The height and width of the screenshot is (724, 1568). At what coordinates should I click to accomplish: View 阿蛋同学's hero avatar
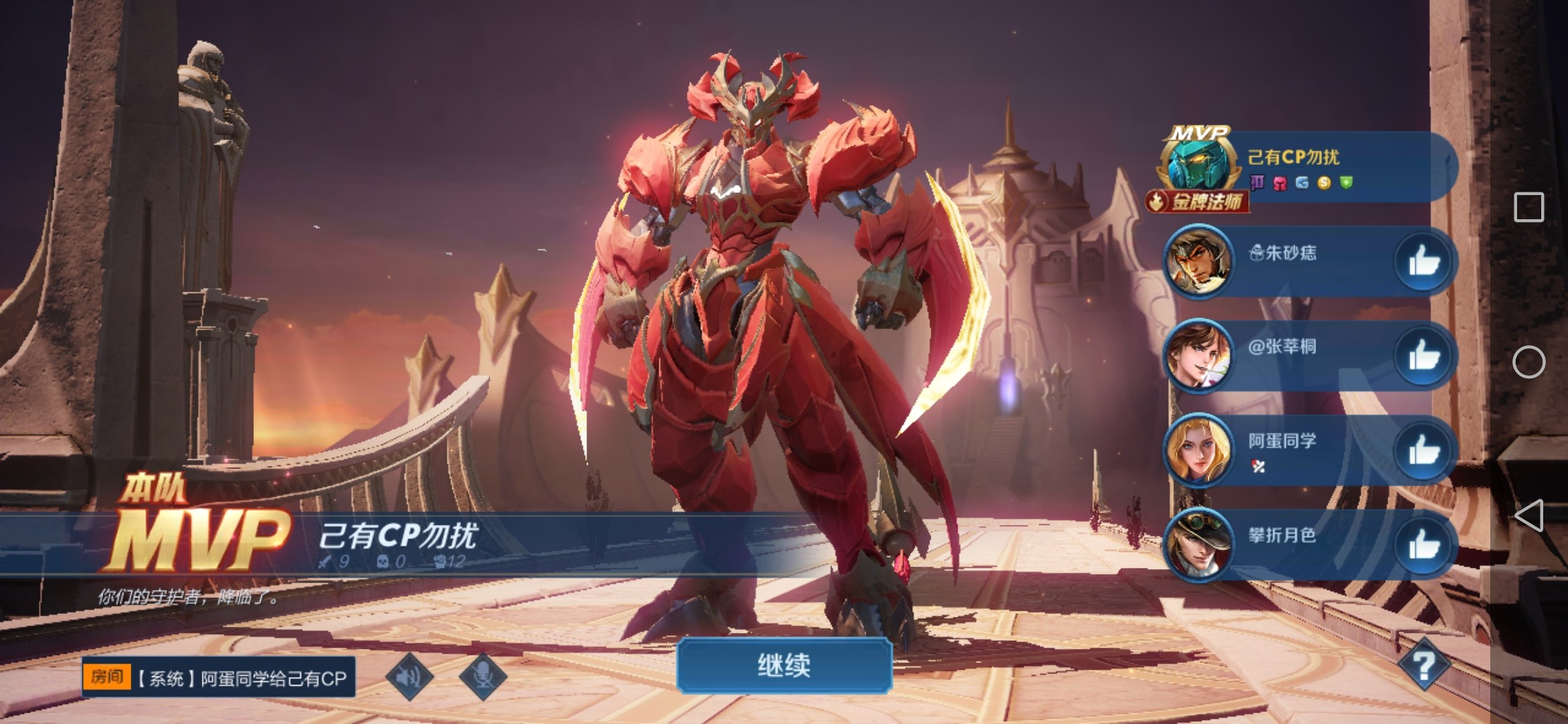click(1198, 450)
